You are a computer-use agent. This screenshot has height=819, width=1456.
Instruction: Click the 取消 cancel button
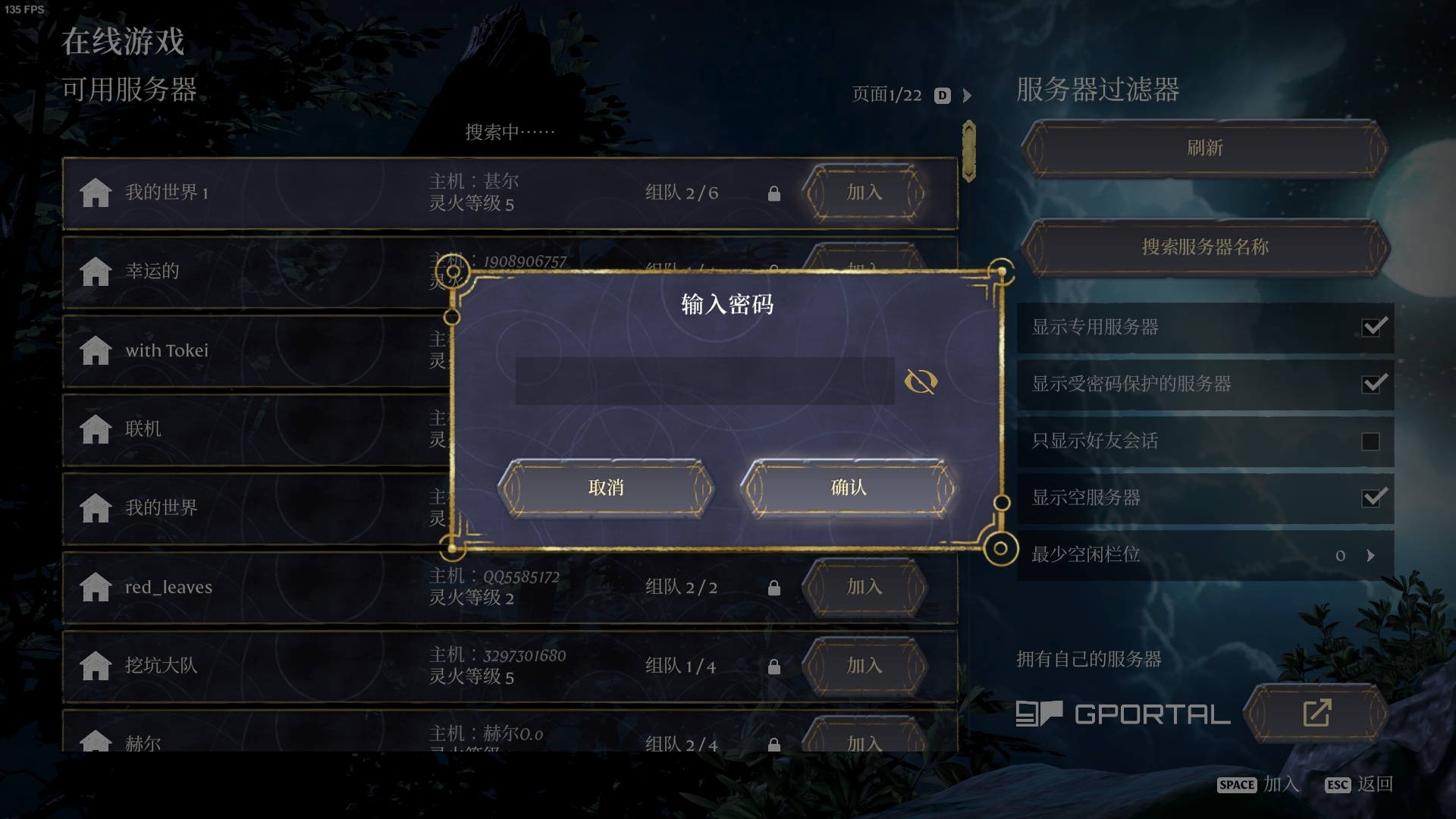click(x=606, y=488)
